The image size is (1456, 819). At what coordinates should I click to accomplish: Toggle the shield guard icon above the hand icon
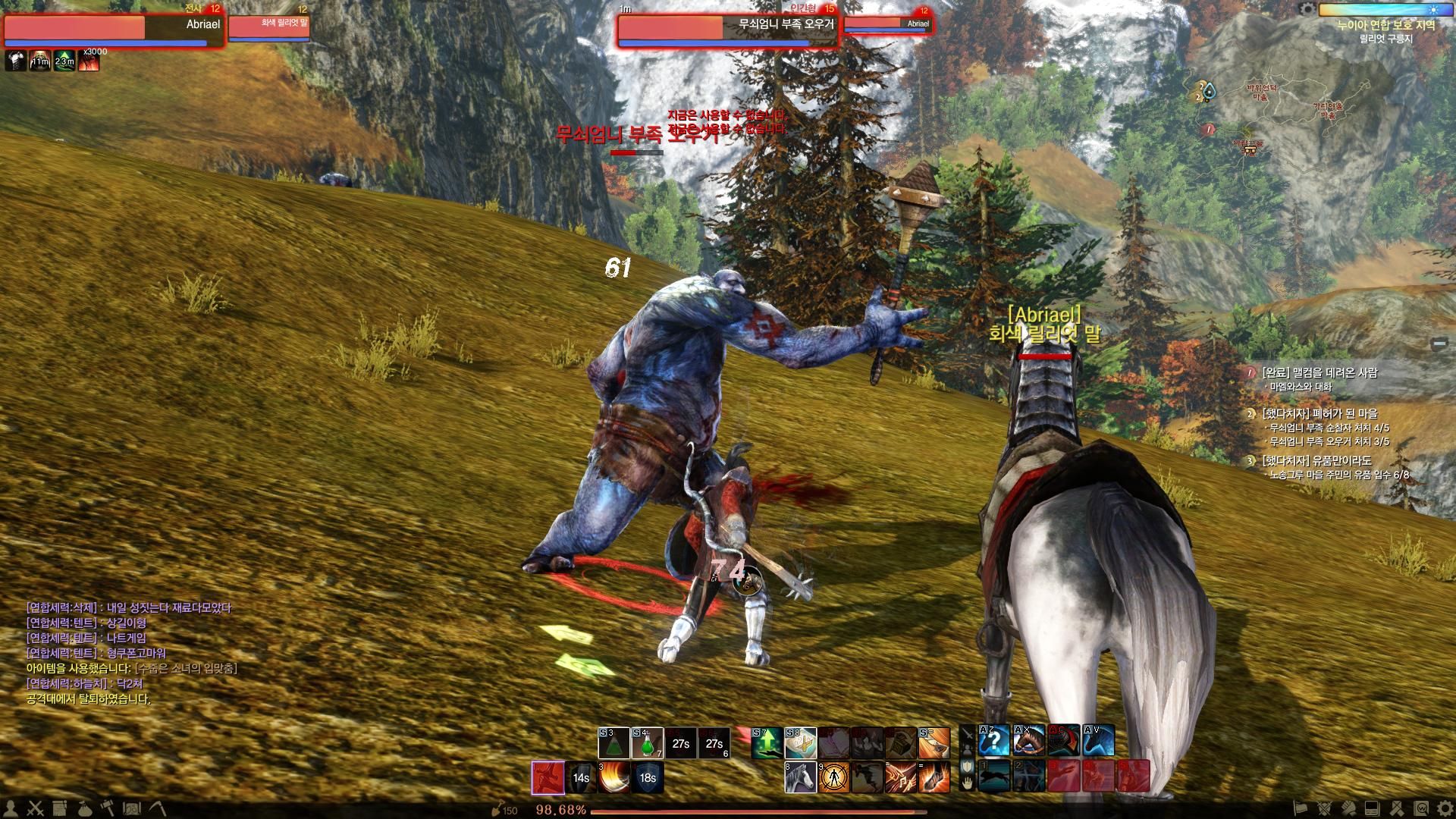[x=968, y=765]
